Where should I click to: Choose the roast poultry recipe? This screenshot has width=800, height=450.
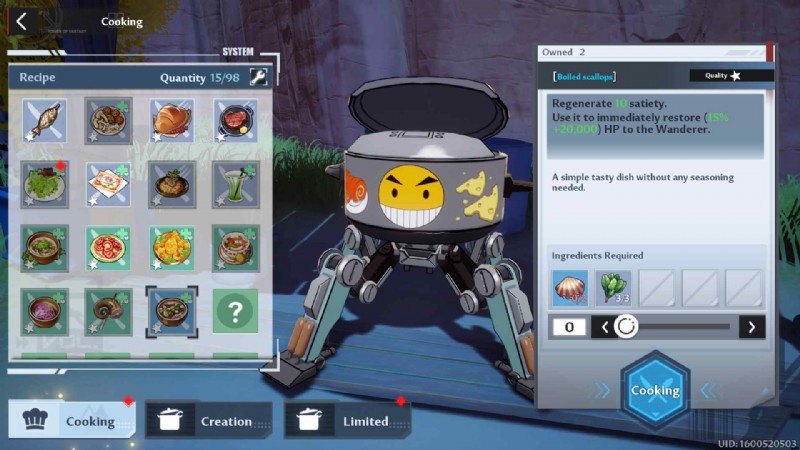[x=172, y=121]
